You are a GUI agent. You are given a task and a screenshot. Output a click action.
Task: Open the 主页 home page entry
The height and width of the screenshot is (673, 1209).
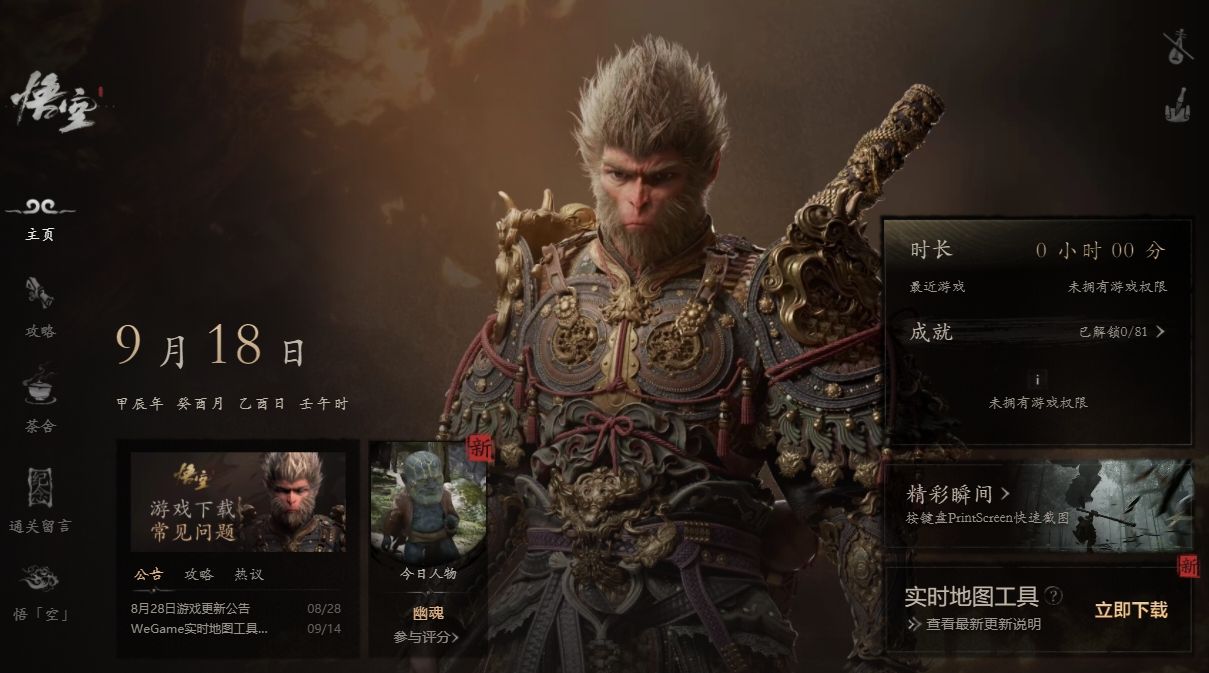(40, 219)
